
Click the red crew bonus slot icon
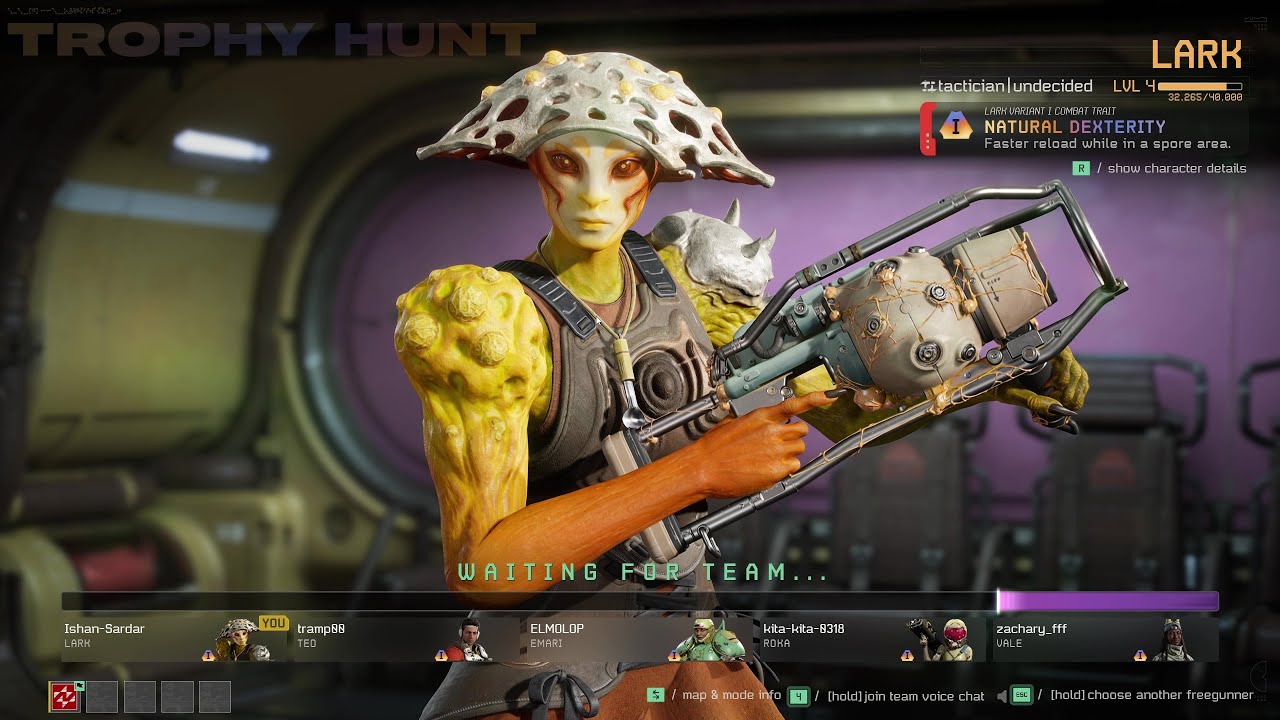[65, 697]
